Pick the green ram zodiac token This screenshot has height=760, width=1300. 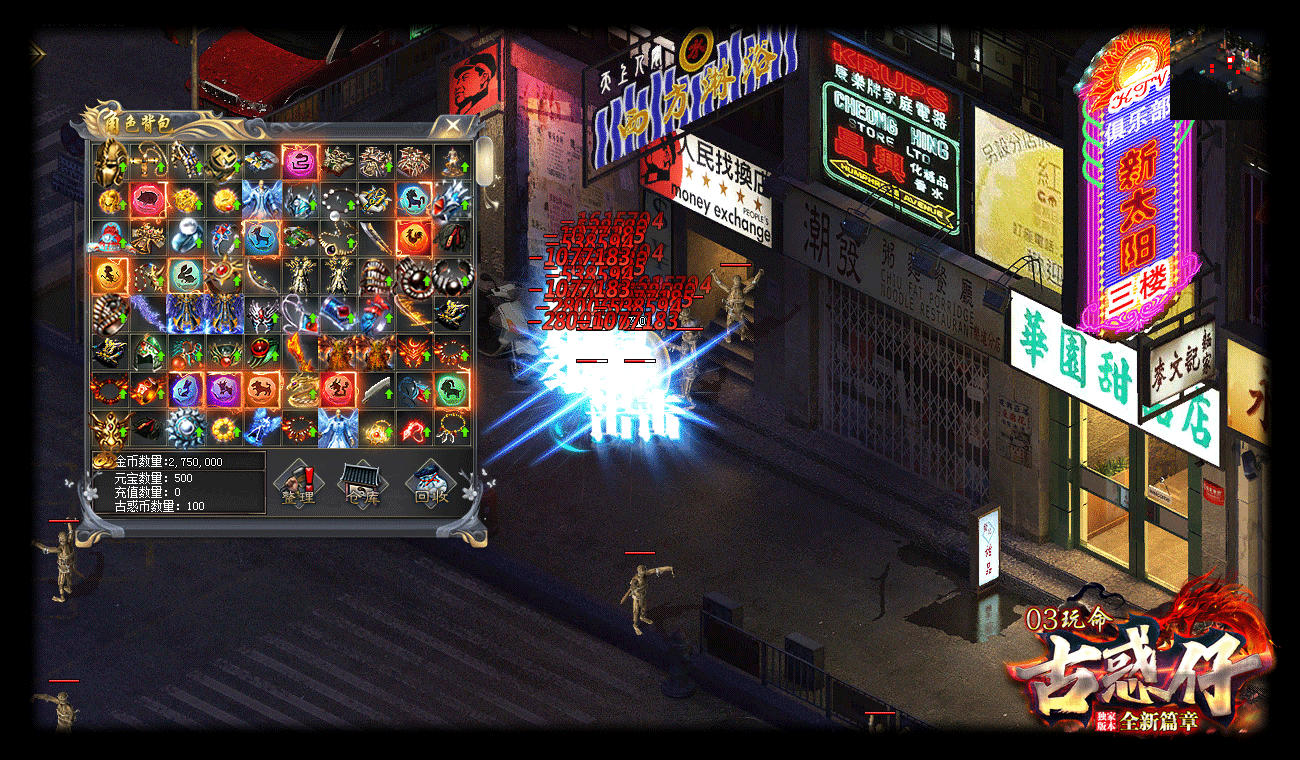[451, 388]
